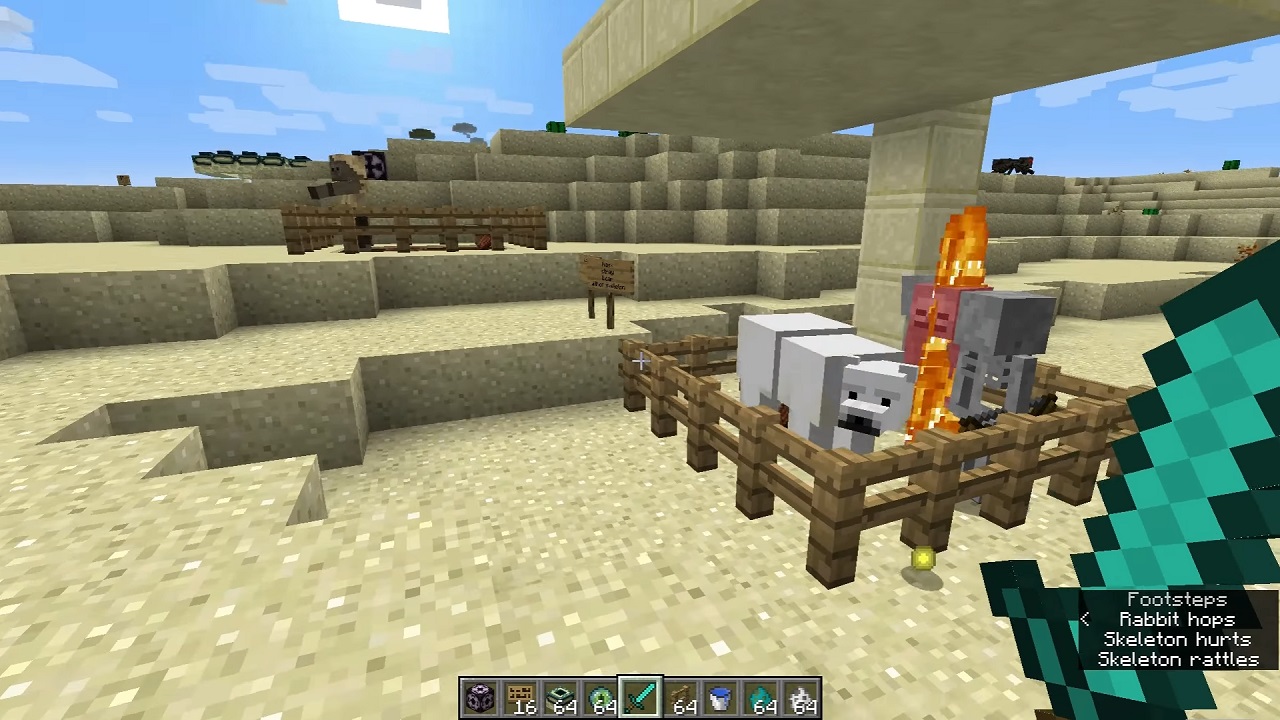The image size is (1280, 720).
Task: Select the diamond sword hotbar slot
Action: (x=640, y=698)
